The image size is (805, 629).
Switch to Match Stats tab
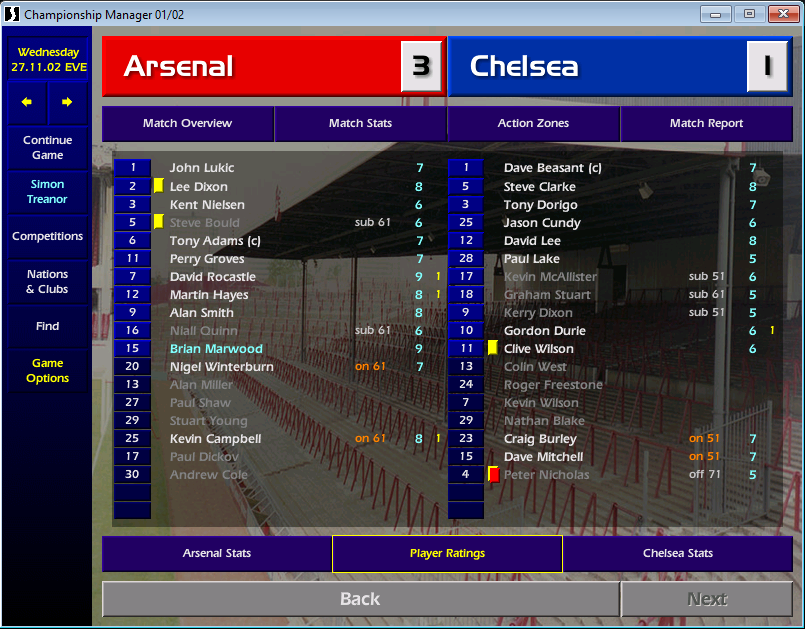point(360,124)
